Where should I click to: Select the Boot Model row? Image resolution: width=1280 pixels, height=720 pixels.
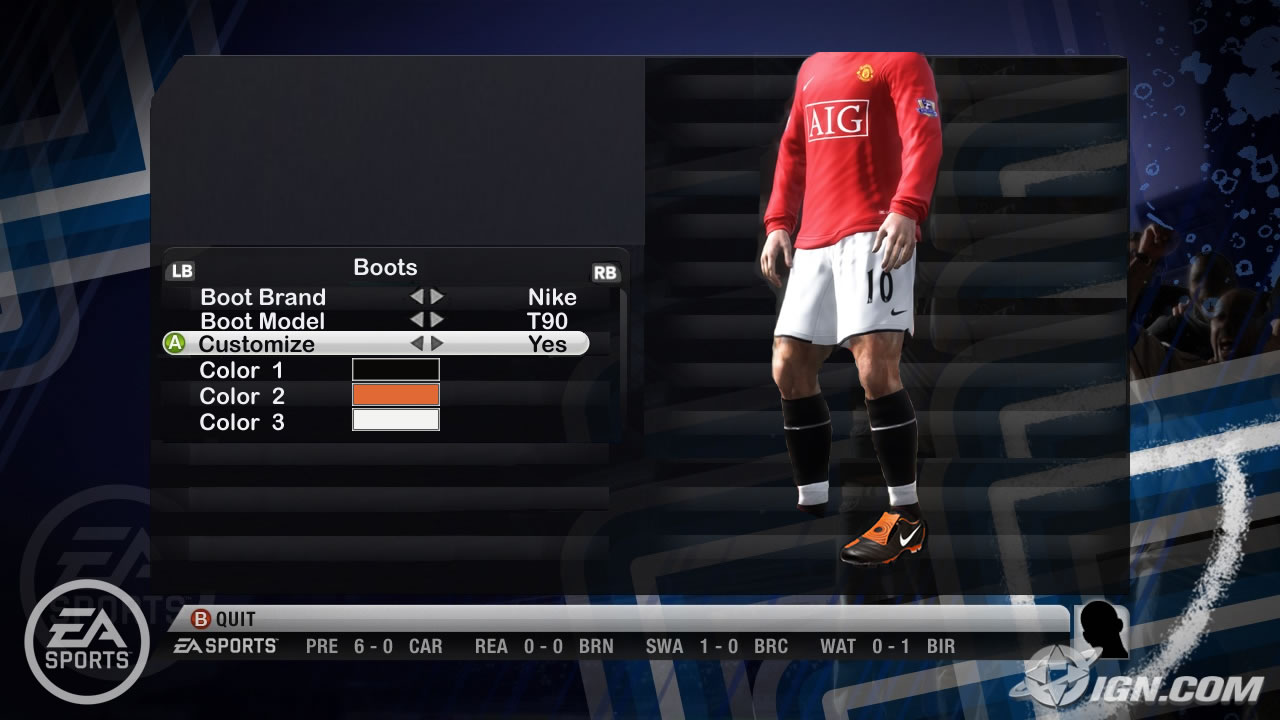263,321
